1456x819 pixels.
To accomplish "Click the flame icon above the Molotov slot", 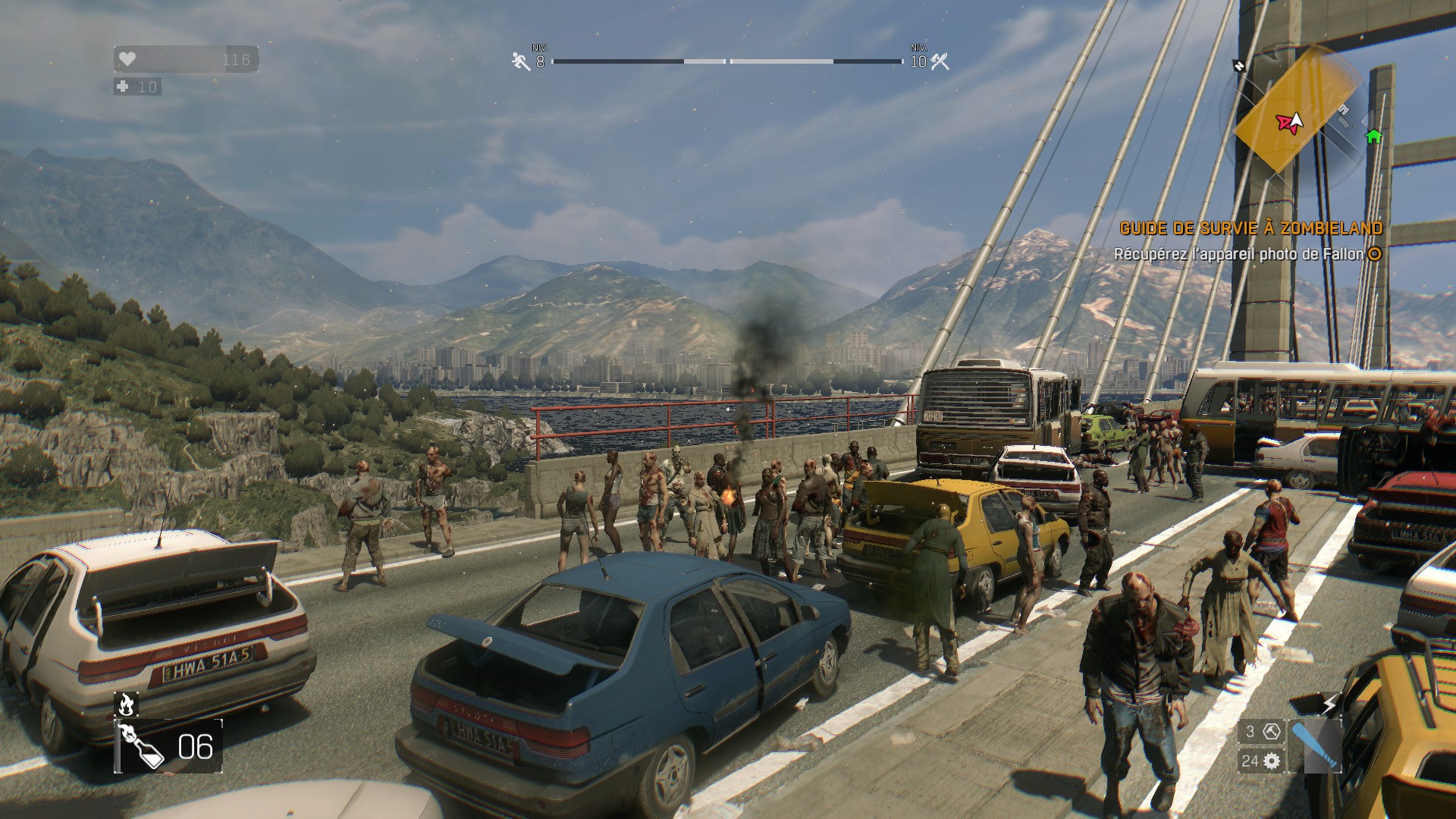I will point(126,704).
